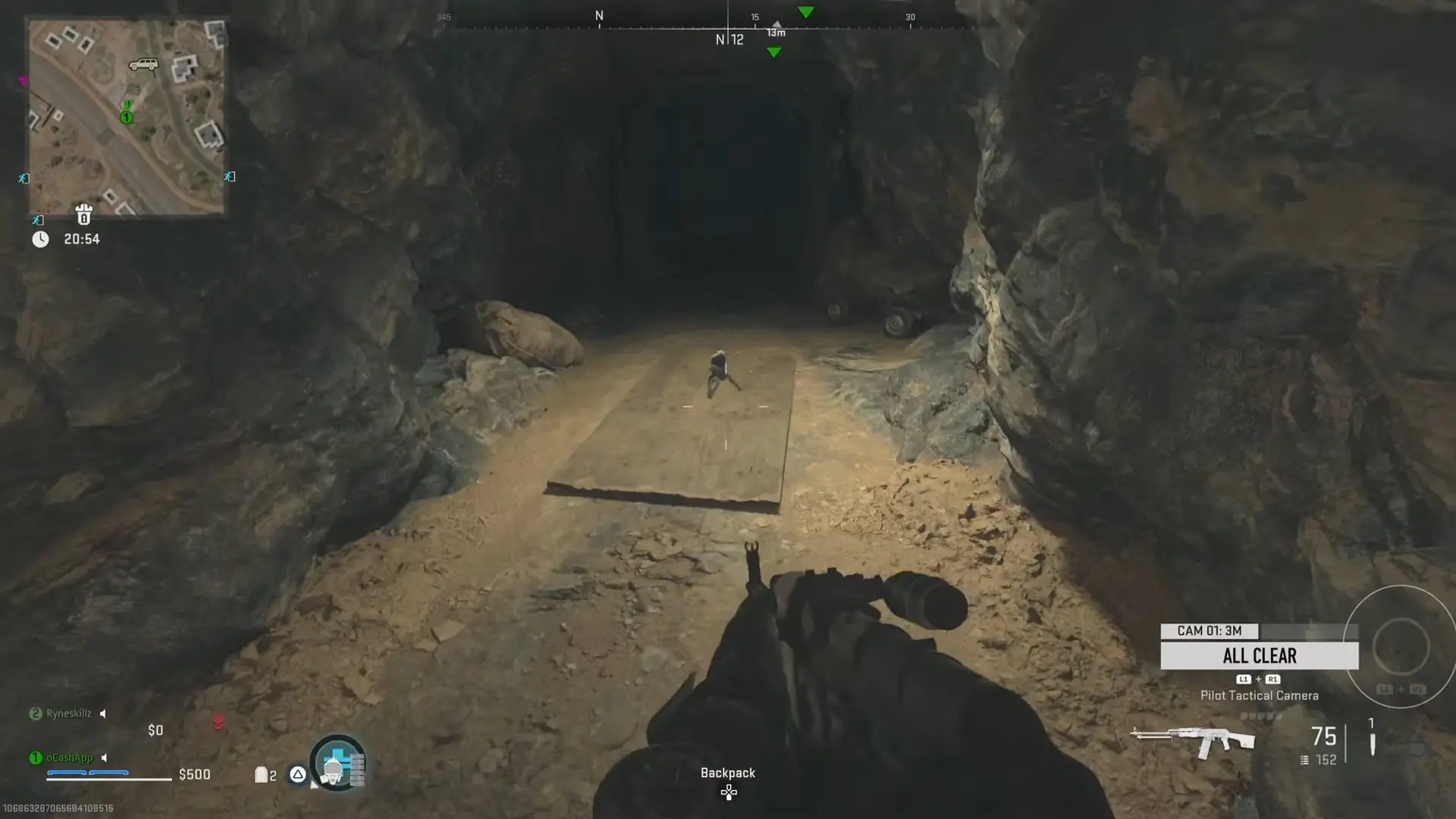The image size is (1456, 819).
Task: Click the clock icon beside 20:54
Action: (x=40, y=238)
